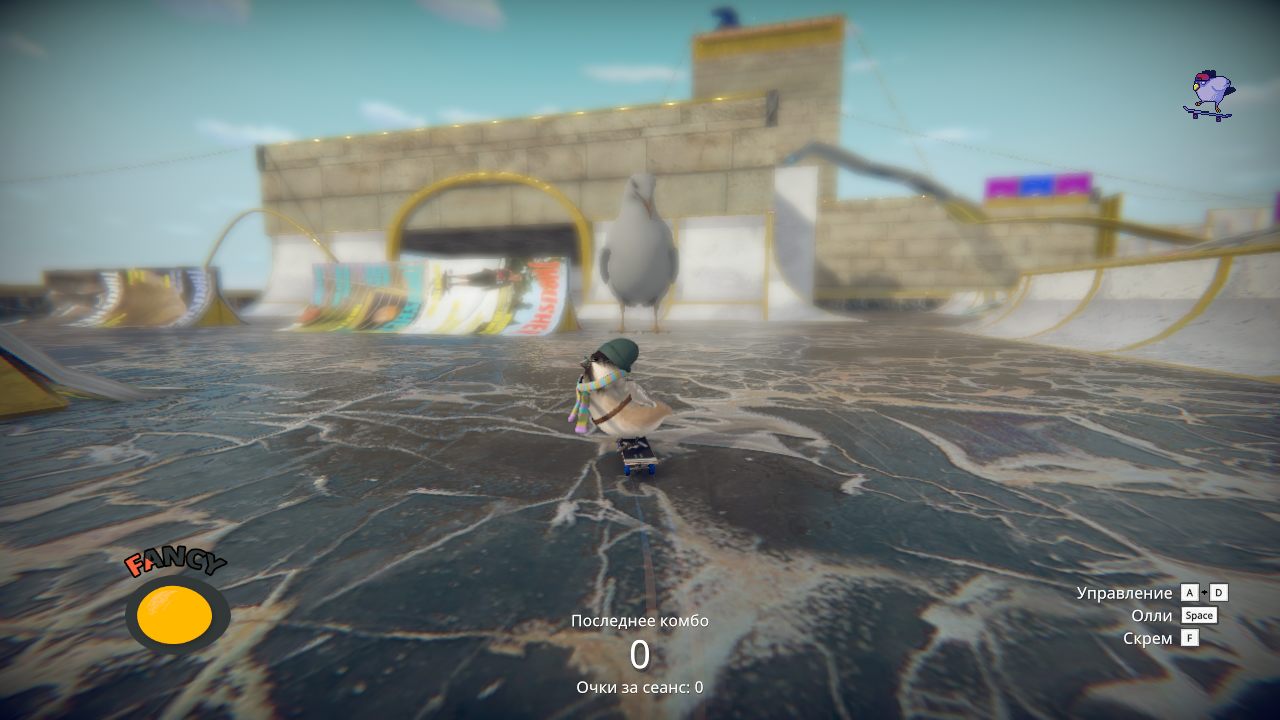The width and height of the screenshot is (1280, 720).
Task: Click the 'Space' key badge next to Олли
Action: (1198, 615)
